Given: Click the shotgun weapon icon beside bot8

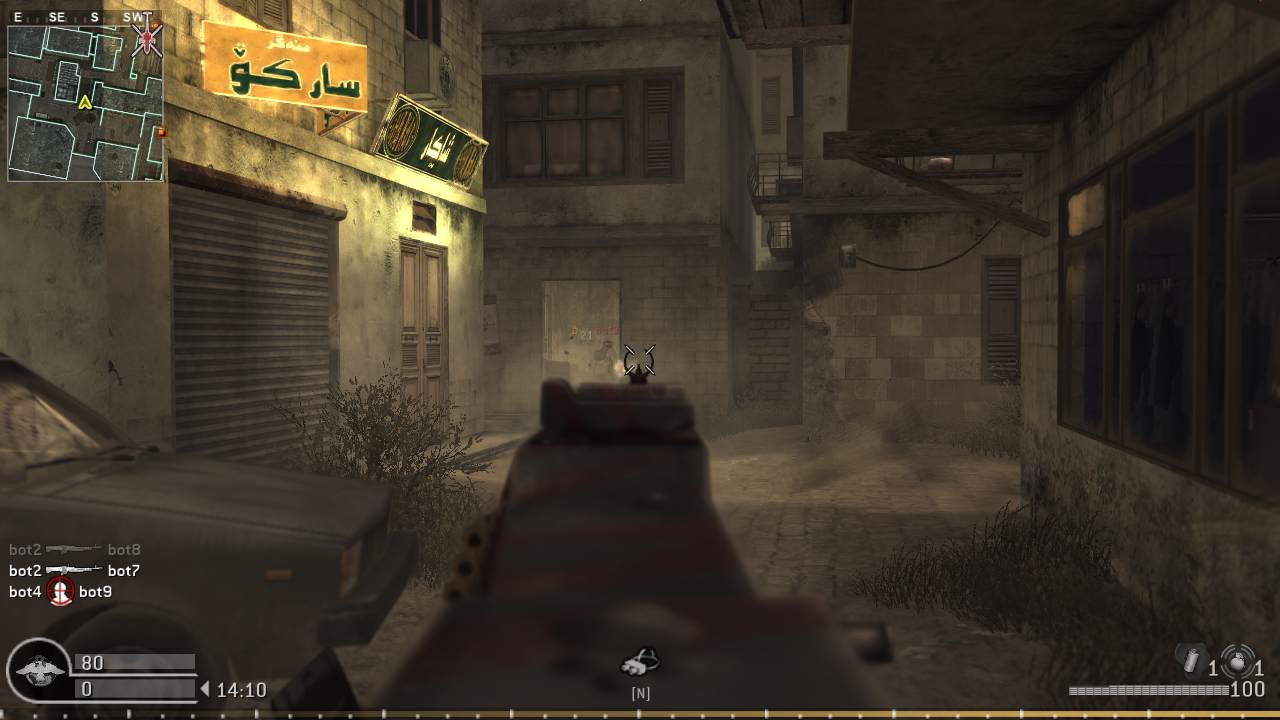Looking at the screenshot, I should (x=72, y=548).
